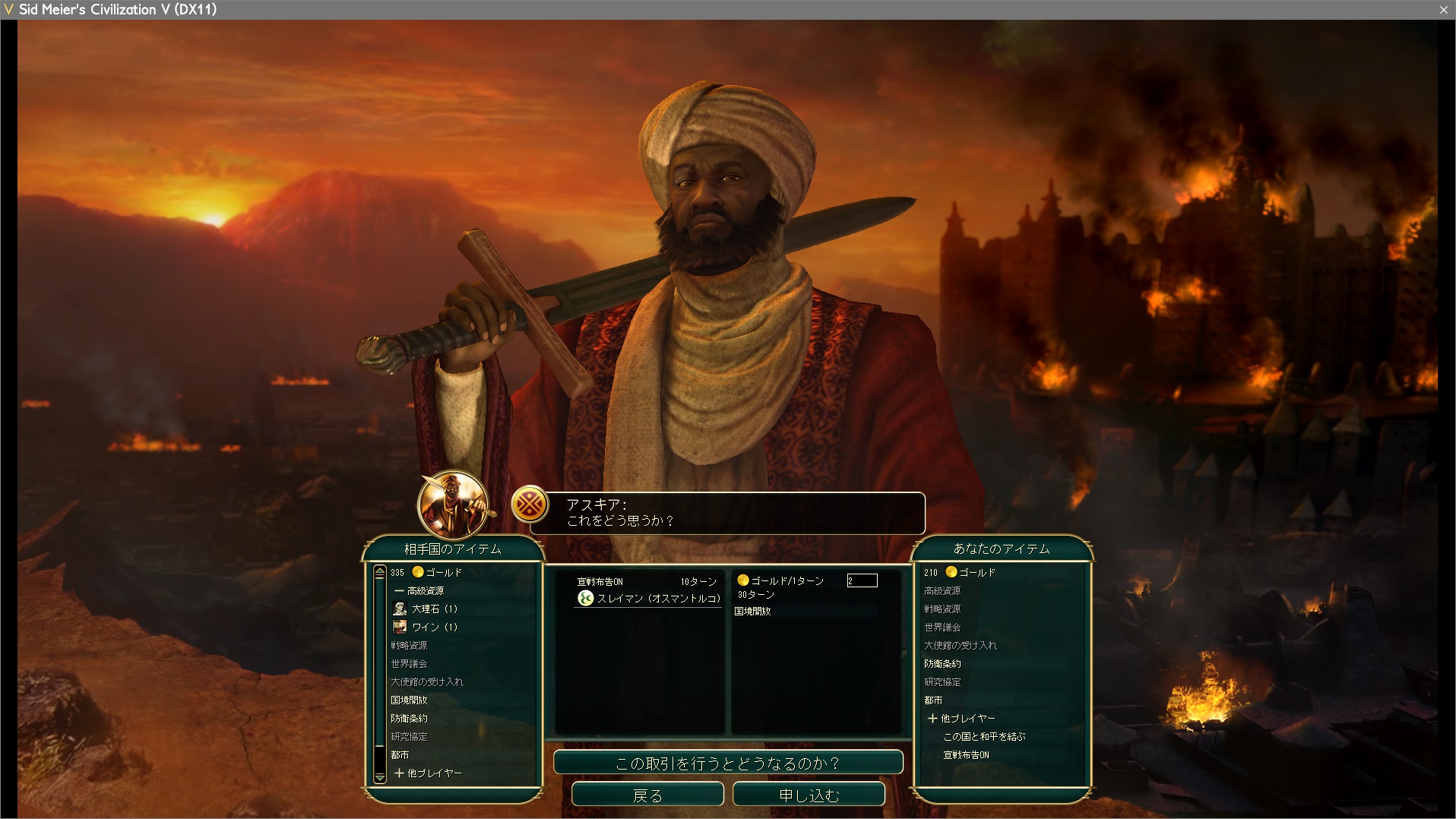
Task: Choose their 国境開放 item
Action: (x=409, y=700)
